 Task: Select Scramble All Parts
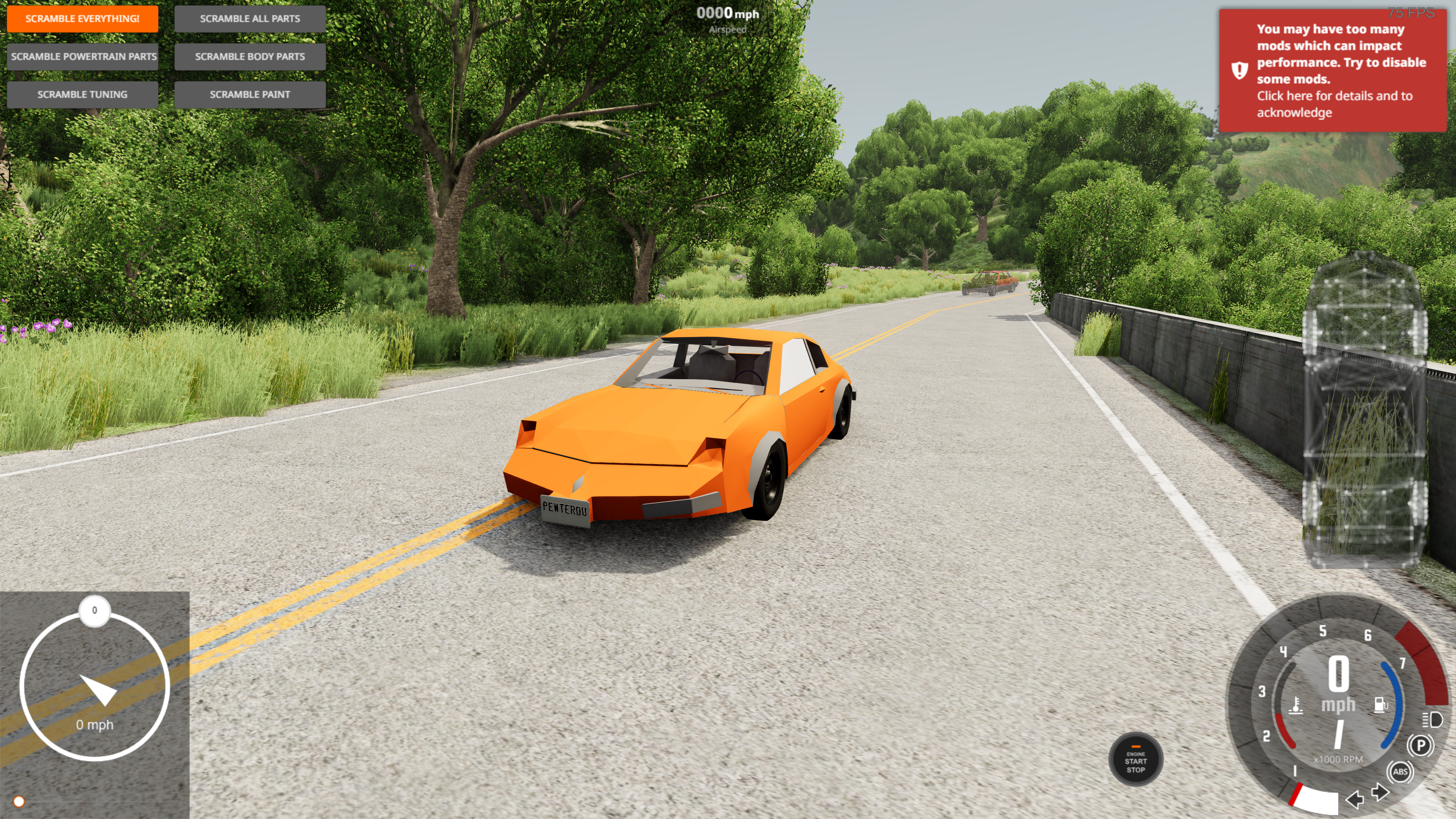point(250,19)
